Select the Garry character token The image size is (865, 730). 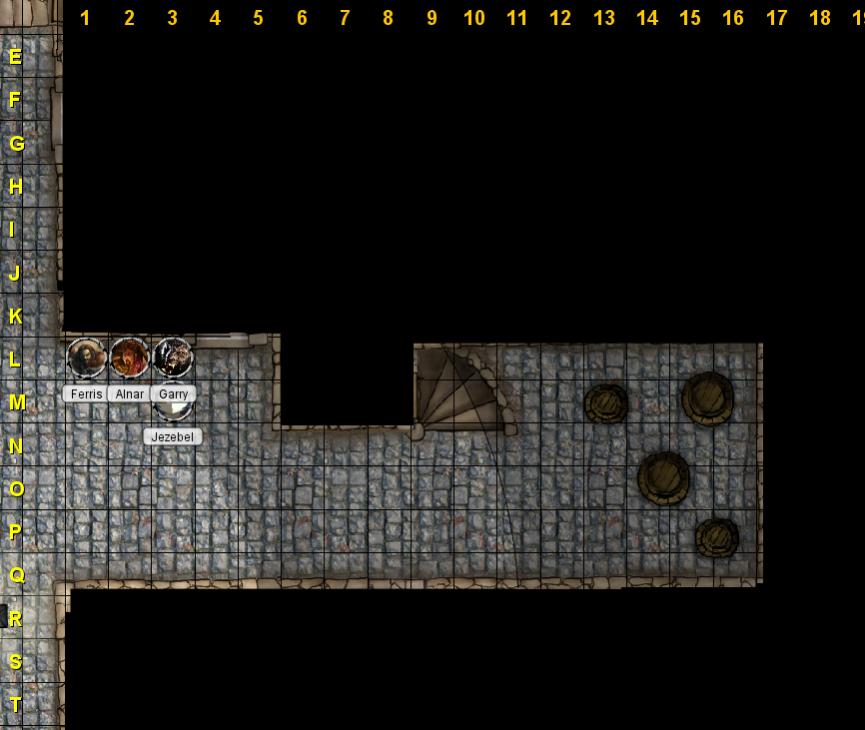tap(173, 357)
